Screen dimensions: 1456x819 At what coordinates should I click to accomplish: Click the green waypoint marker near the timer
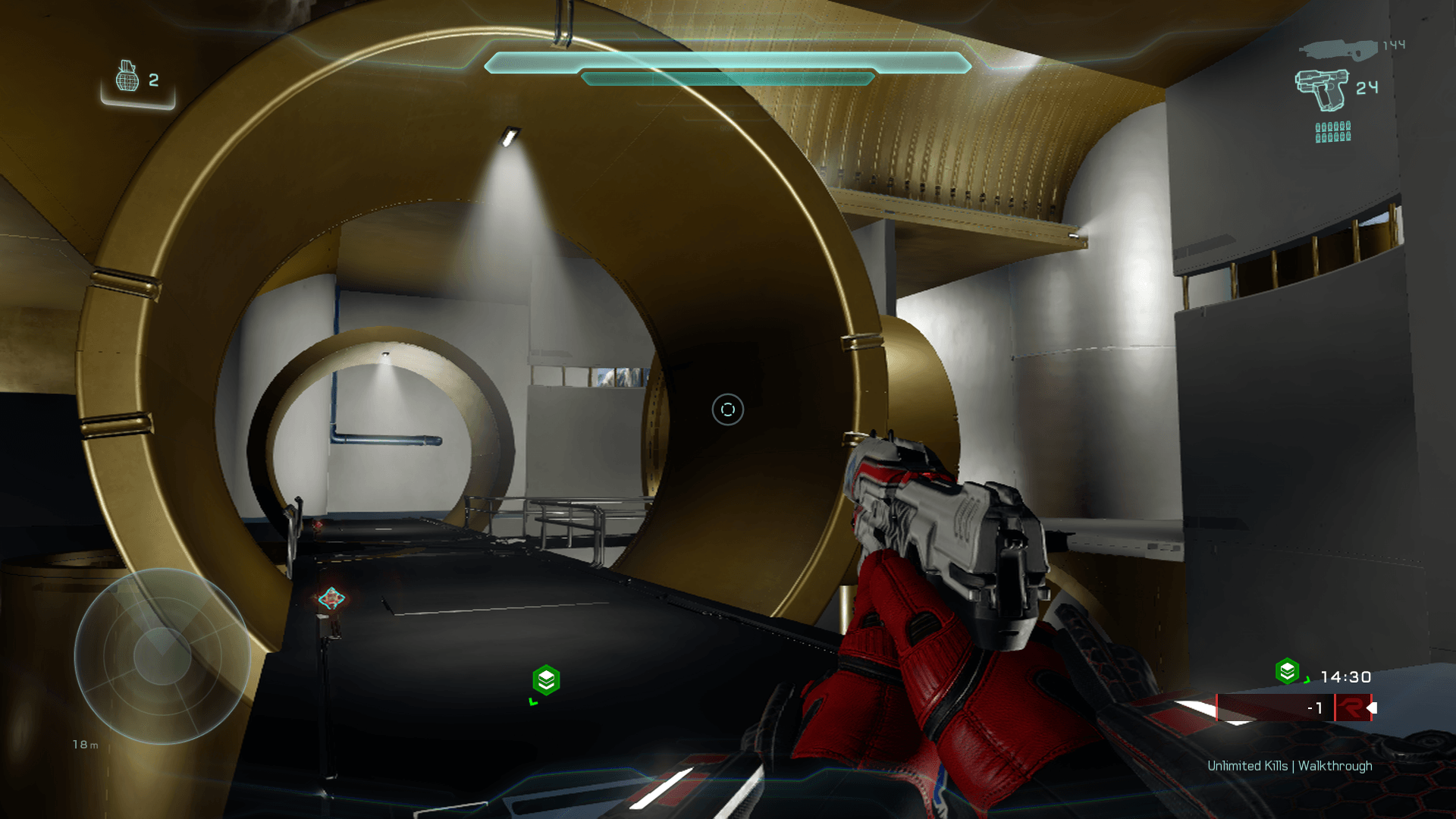coord(1288,671)
